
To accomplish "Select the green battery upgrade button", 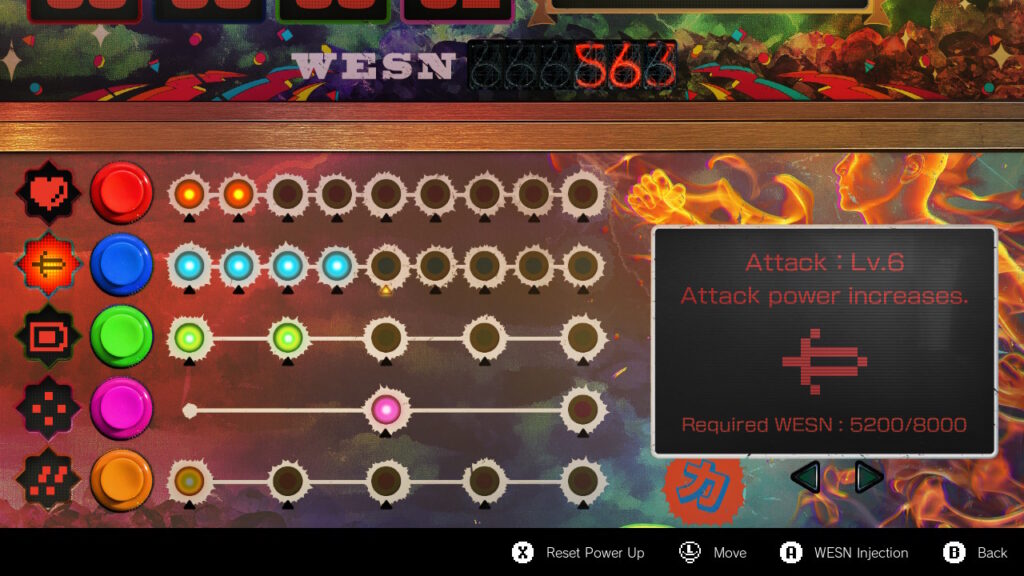I will [x=121, y=337].
